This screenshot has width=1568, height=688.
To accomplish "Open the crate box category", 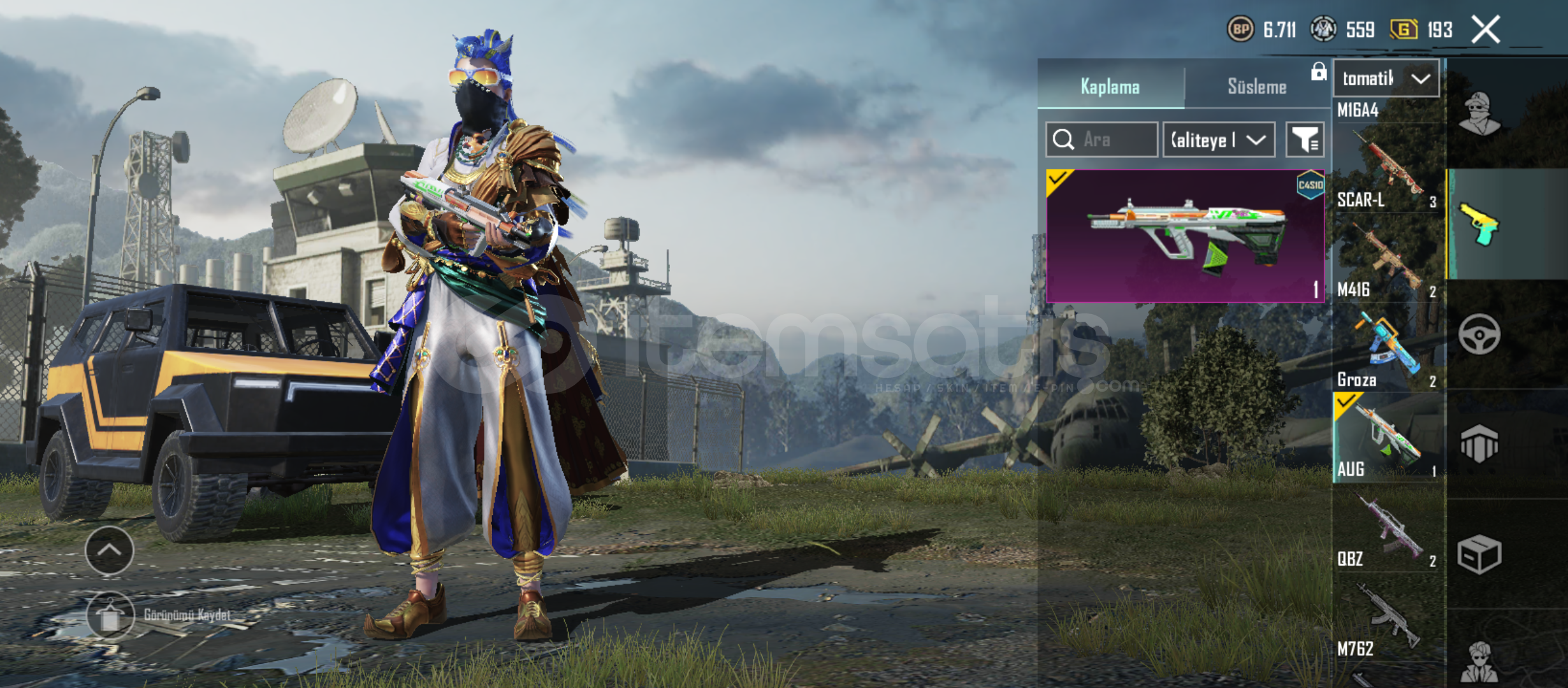I will click(x=1479, y=554).
